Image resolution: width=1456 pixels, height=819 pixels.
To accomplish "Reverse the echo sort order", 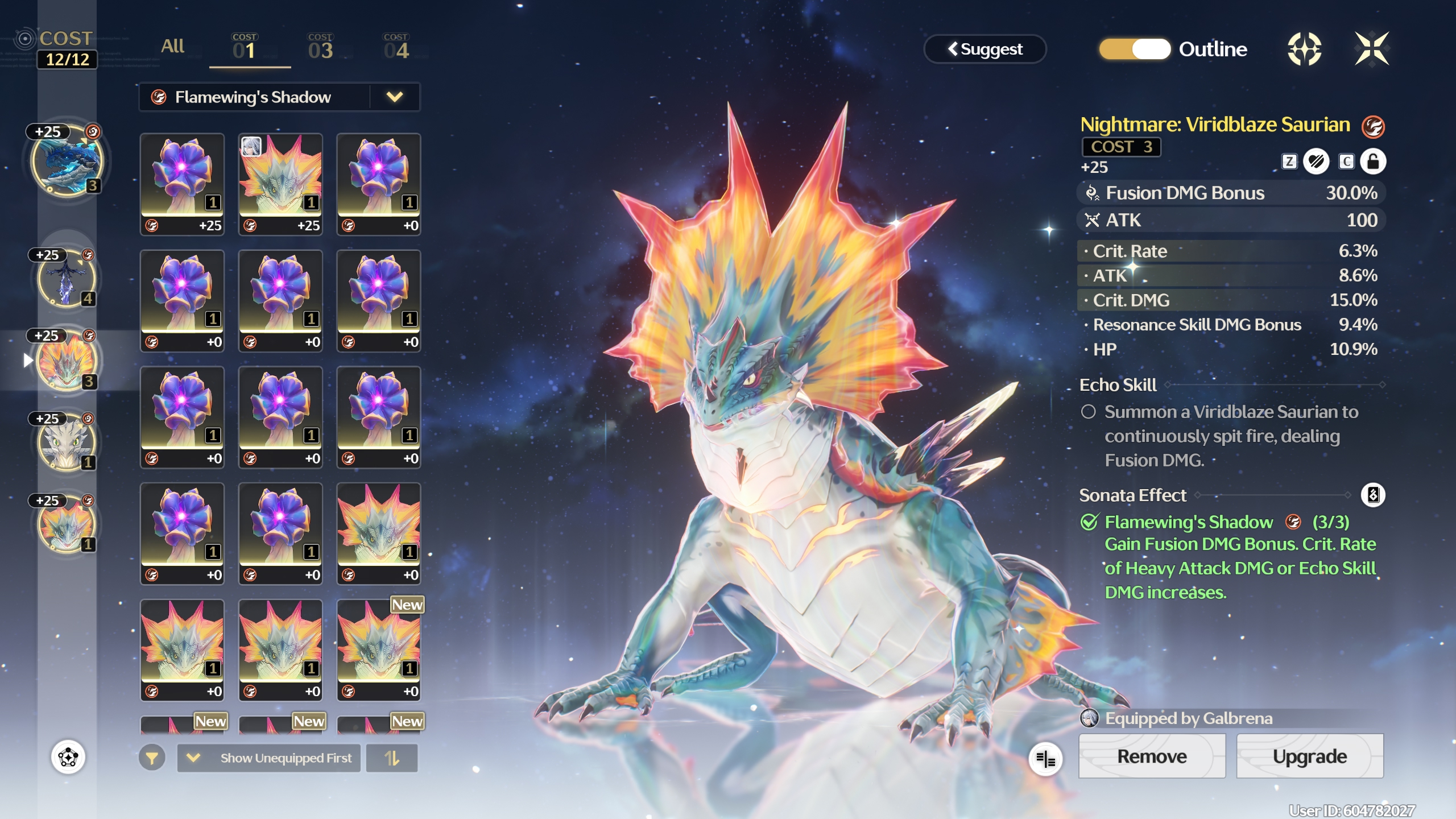I will point(392,758).
